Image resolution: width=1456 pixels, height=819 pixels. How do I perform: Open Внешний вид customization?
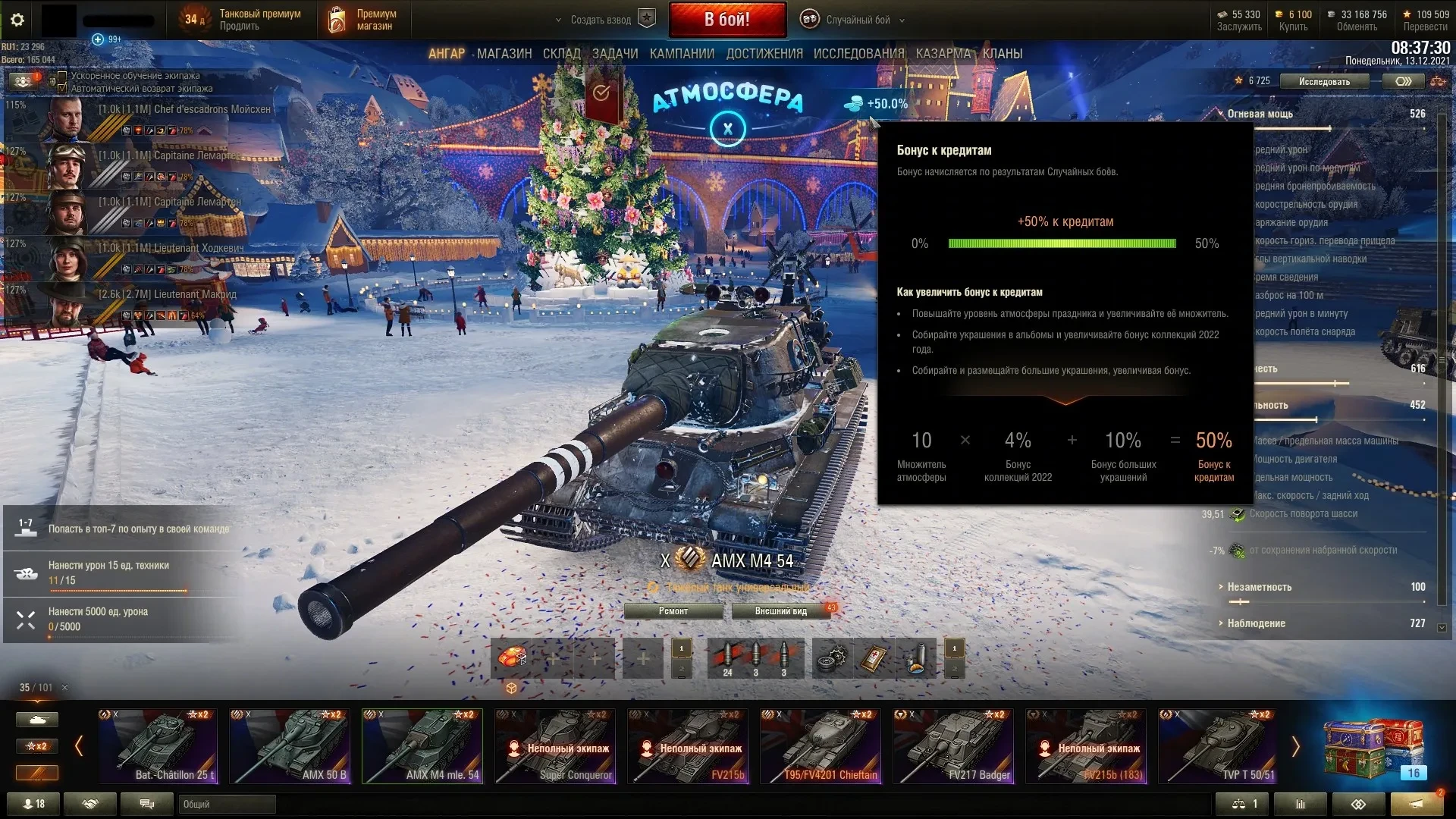click(780, 611)
